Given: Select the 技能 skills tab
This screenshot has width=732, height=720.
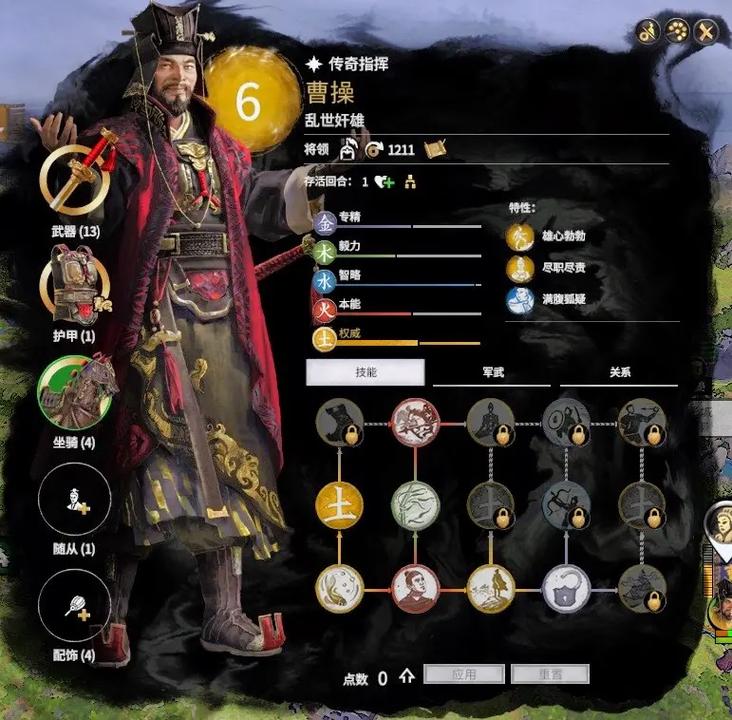Looking at the screenshot, I should pos(365,372).
